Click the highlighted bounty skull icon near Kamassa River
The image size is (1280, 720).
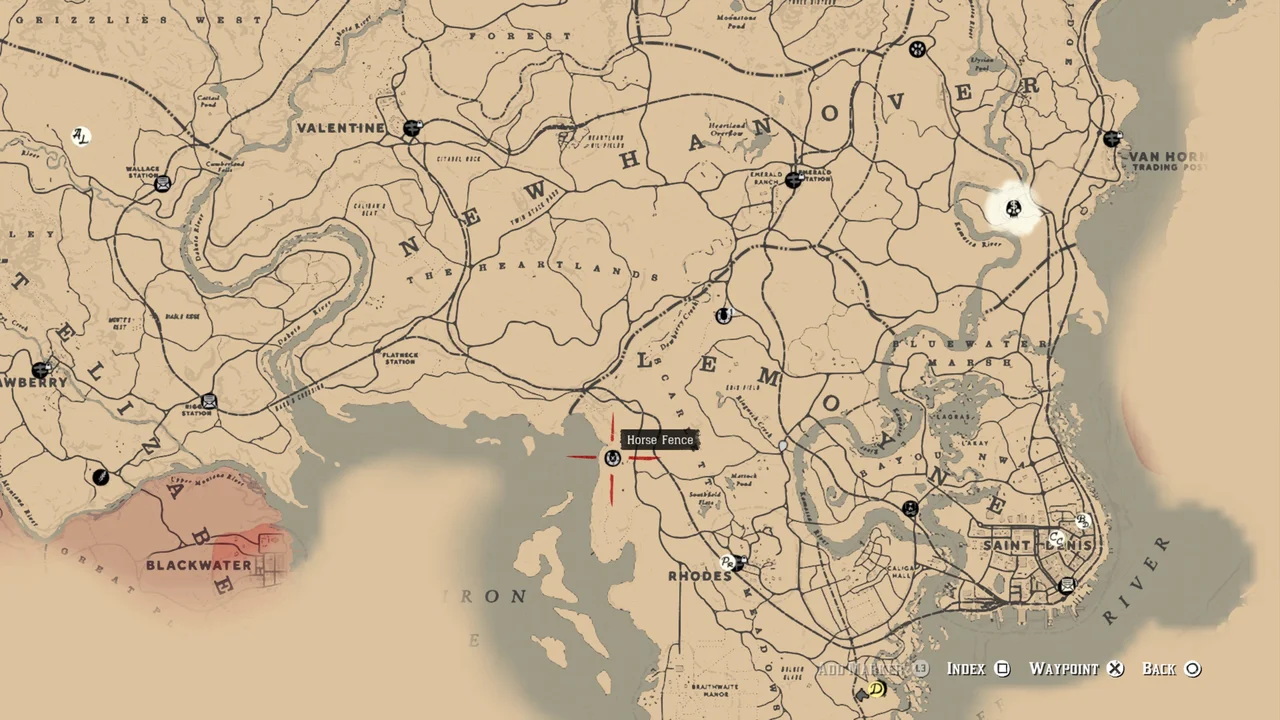tap(1013, 209)
